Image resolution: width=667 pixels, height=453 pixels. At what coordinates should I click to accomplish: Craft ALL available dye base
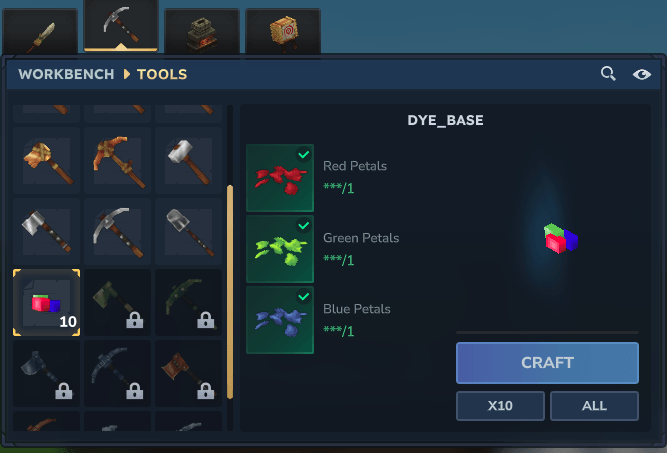pyautogui.click(x=594, y=405)
